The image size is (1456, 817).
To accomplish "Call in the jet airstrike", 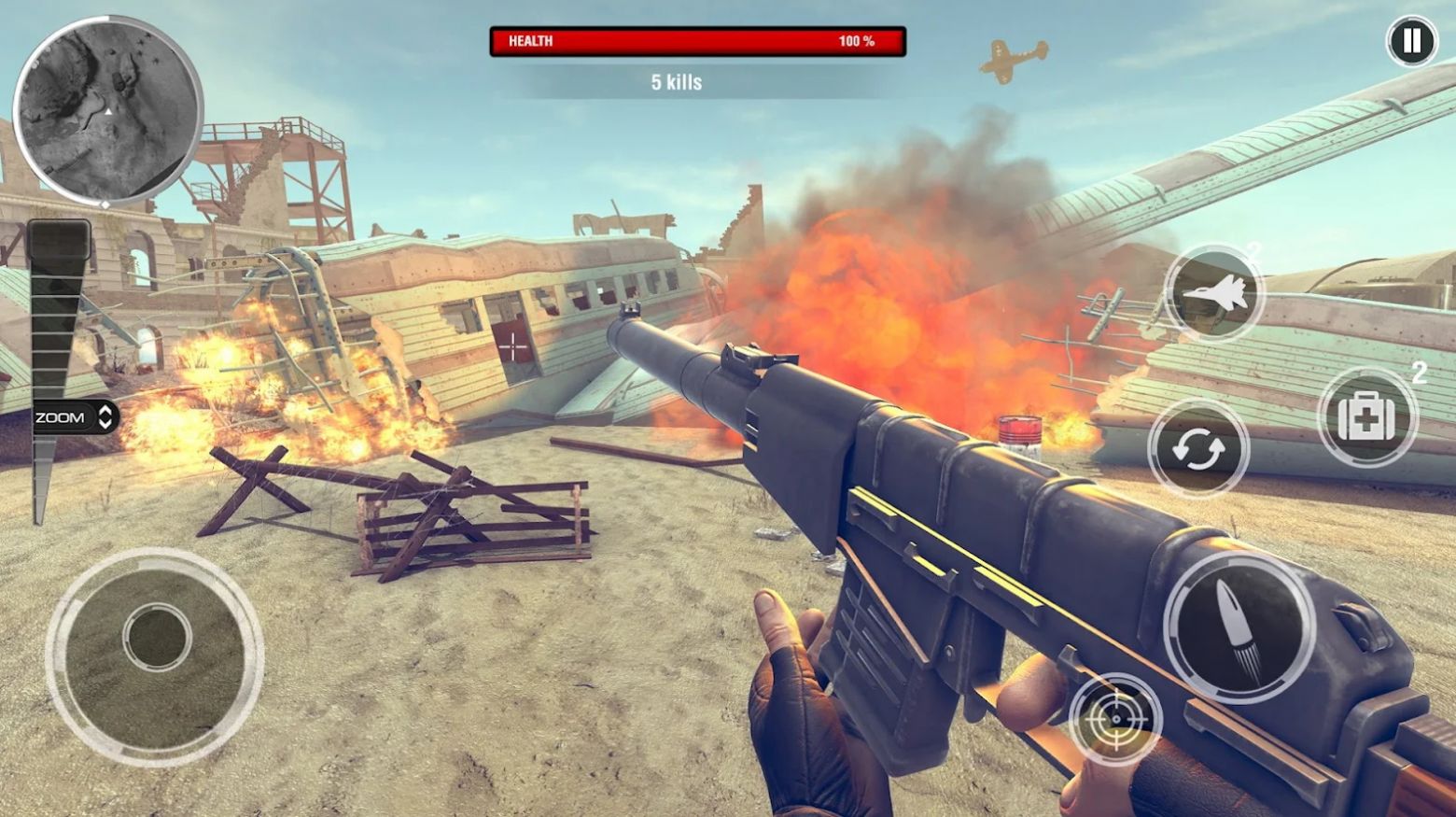I will tap(1213, 293).
